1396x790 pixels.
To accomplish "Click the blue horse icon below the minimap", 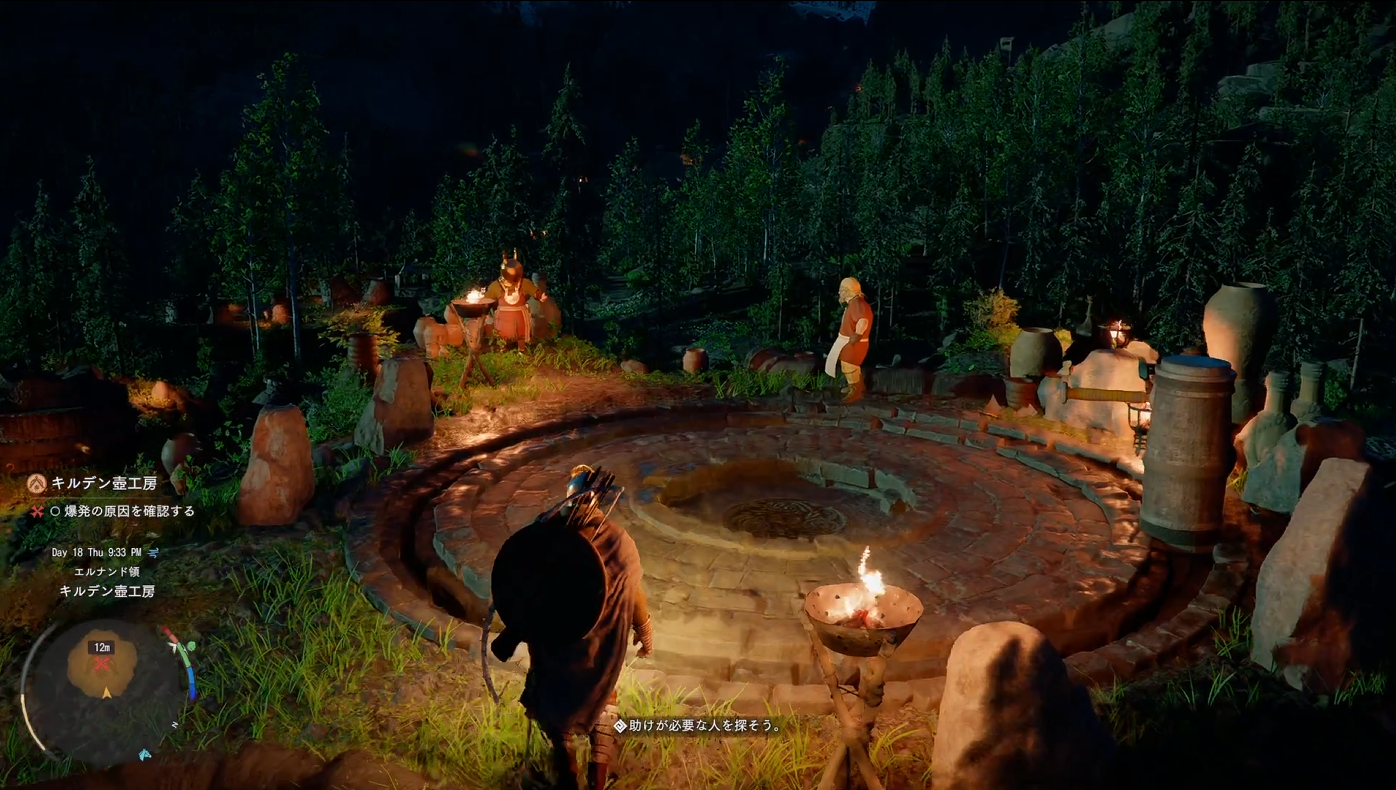I will click(145, 754).
